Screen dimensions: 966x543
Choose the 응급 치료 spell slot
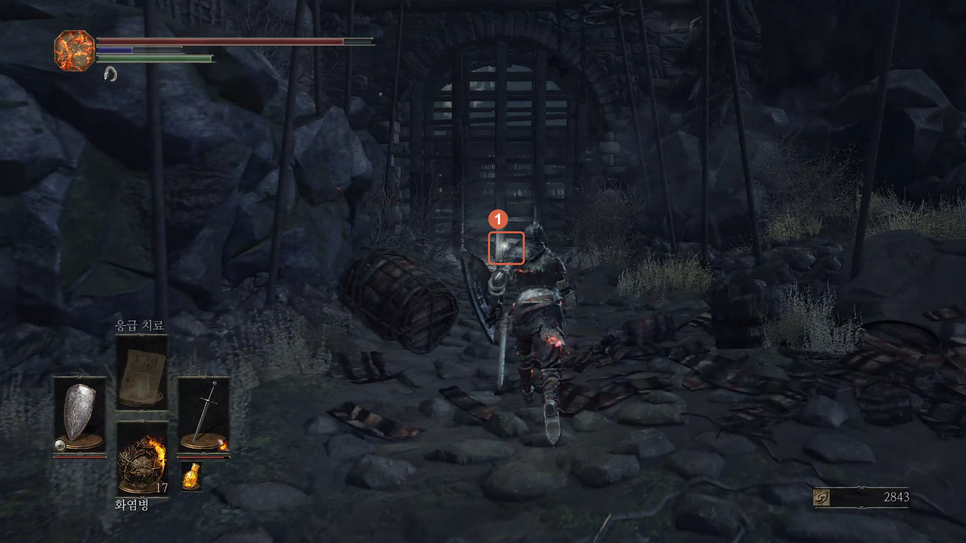[141, 373]
